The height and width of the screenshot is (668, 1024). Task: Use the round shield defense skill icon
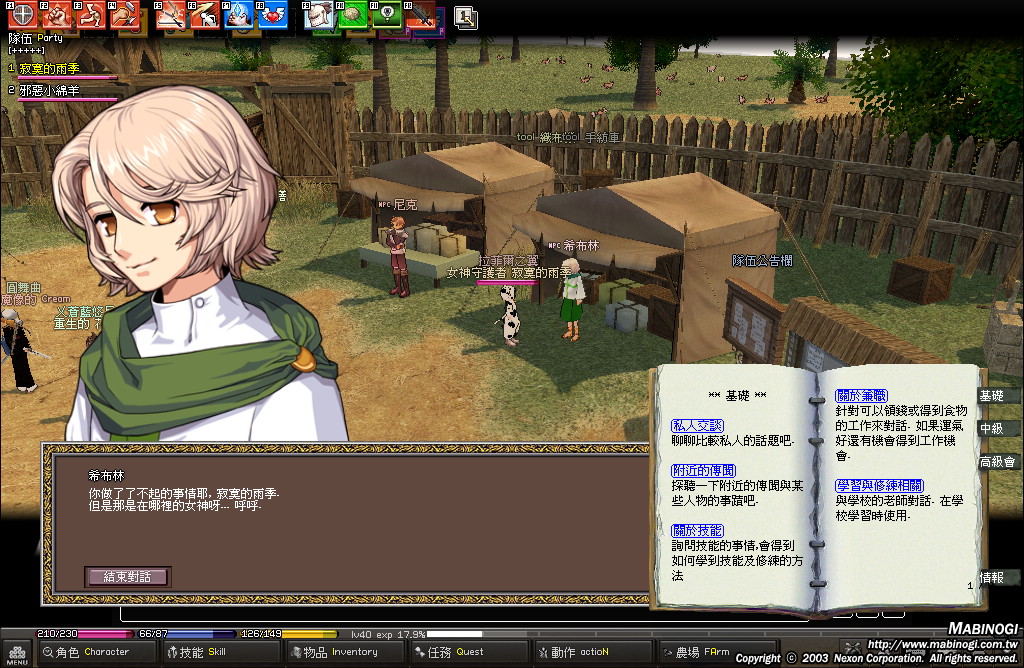tap(22, 15)
